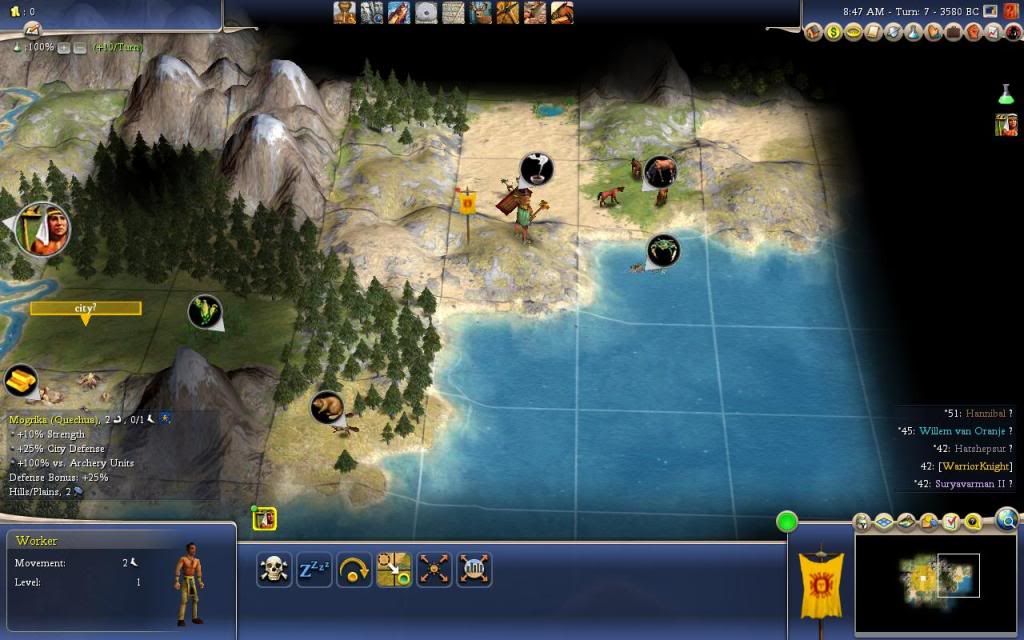The image size is (1024, 640).
Task: Decrease research rate with minus button
Action: pyautogui.click(x=79, y=47)
